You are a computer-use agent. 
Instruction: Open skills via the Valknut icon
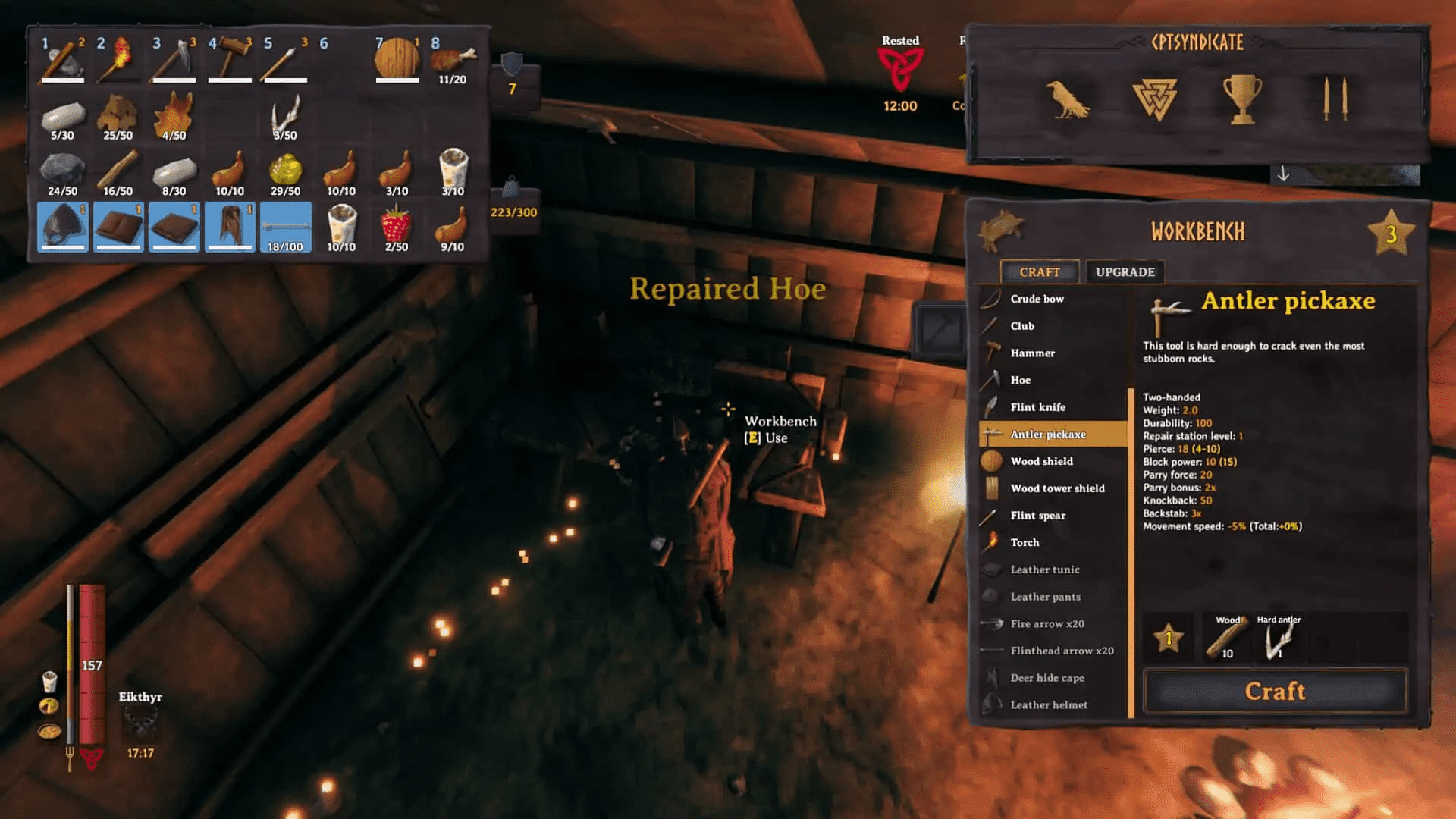click(1153, 99)
